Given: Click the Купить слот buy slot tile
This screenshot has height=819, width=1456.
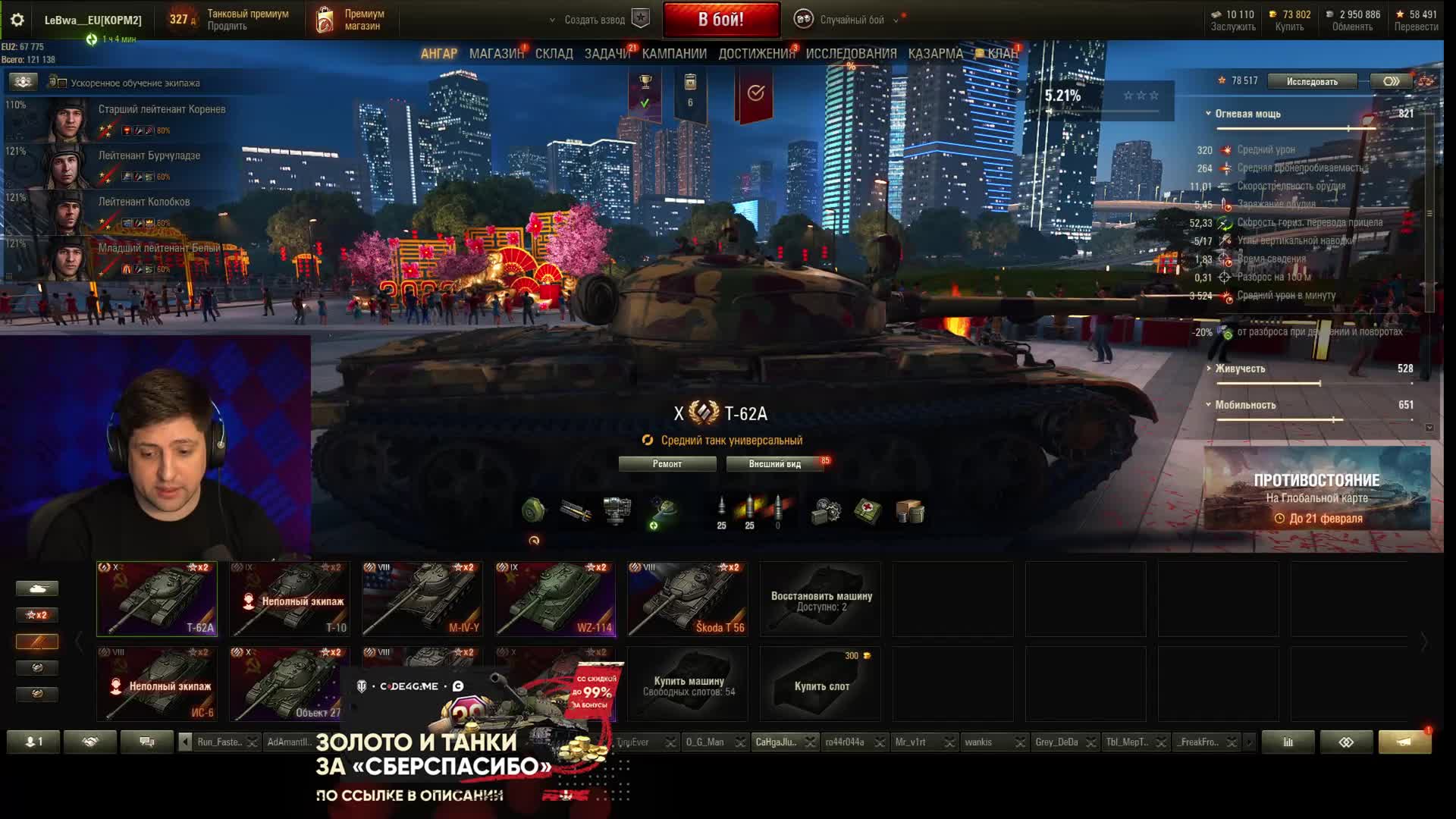Looking at the screenshot, I should pyautogui.click(x=821, y=684).
